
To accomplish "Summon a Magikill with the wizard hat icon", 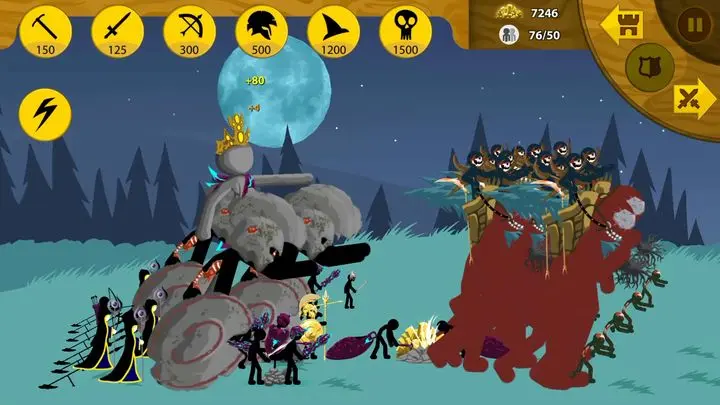I will point(333,30).
